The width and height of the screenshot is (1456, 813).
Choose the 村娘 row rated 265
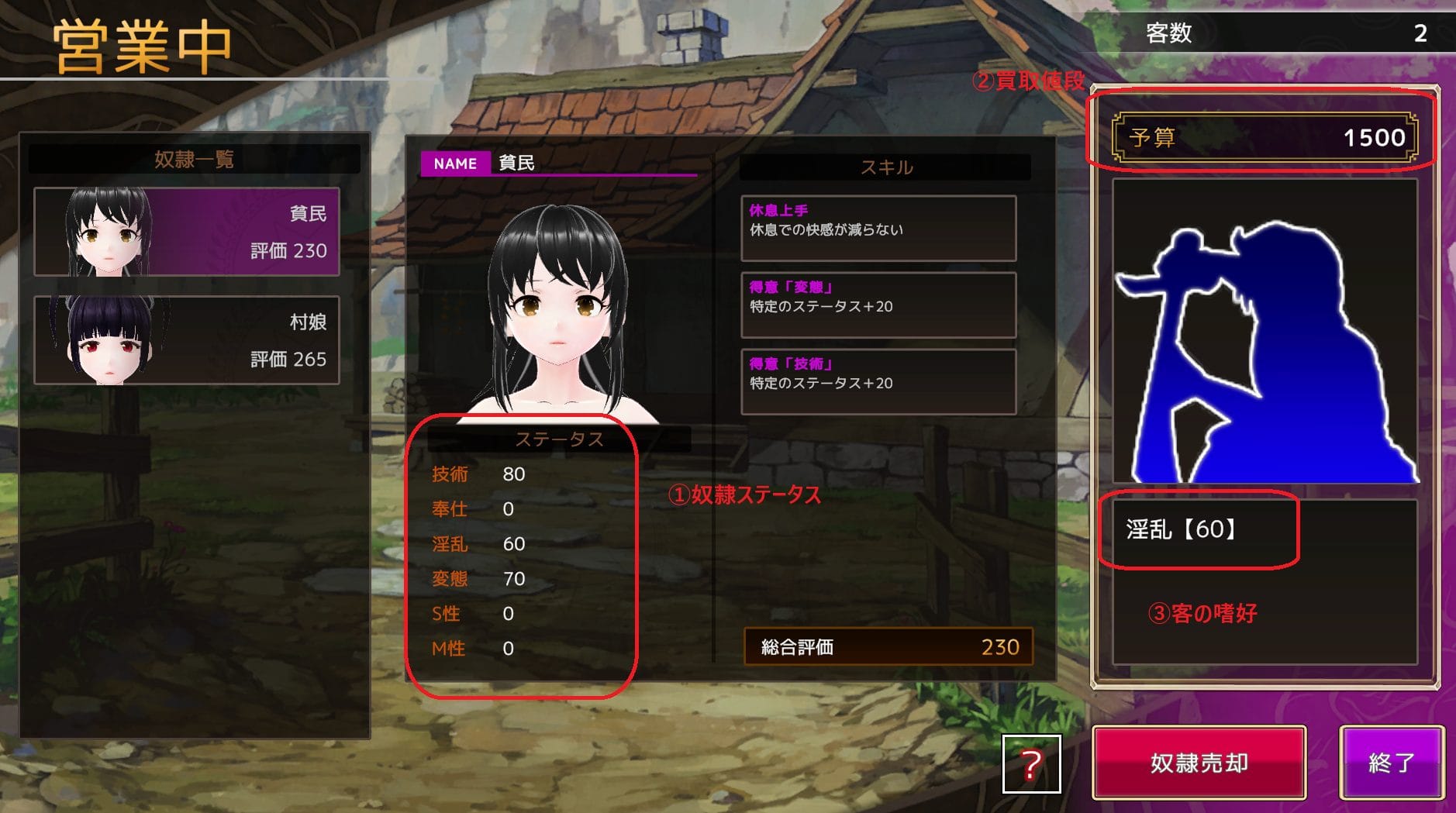coord(187,340)
